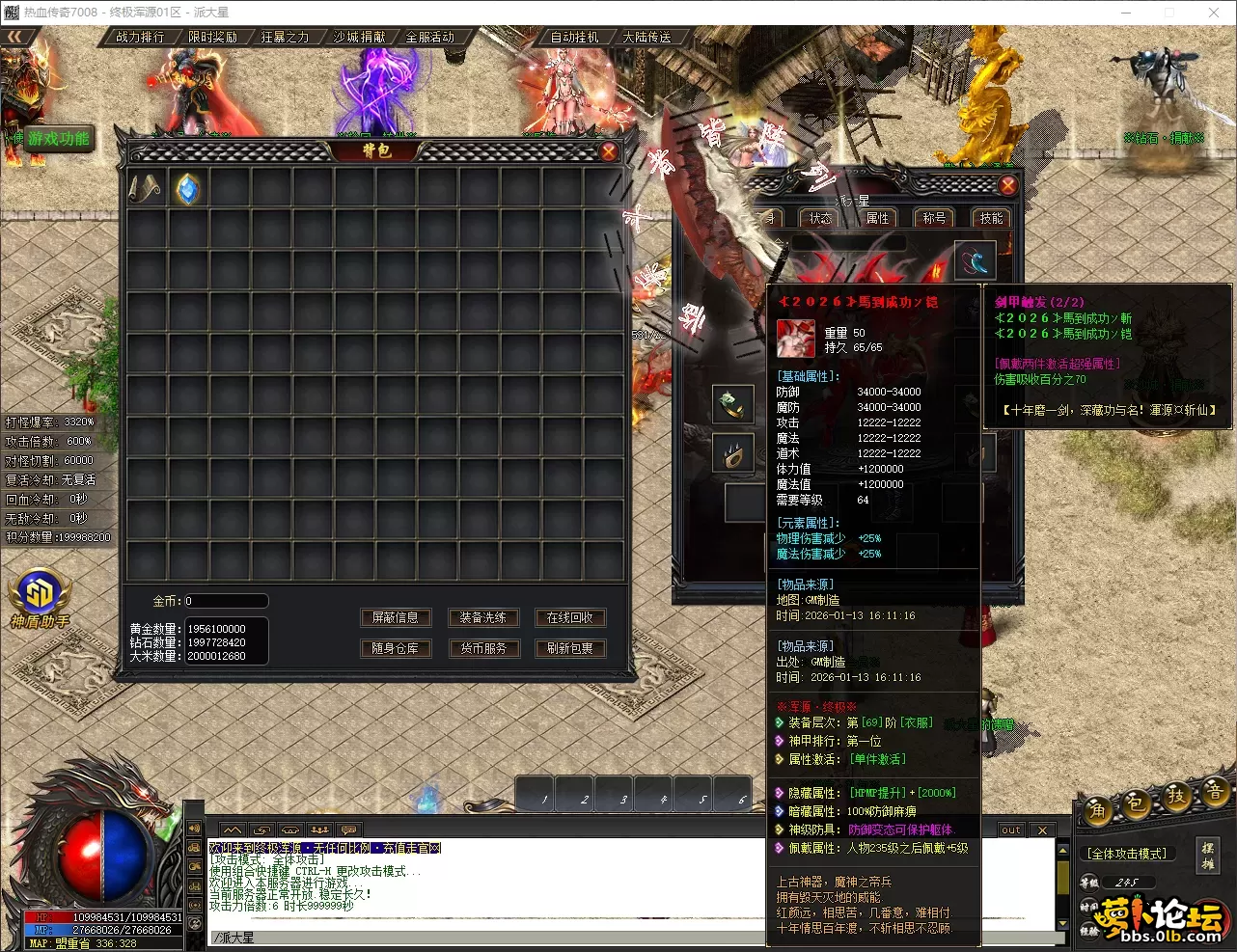Image resolution: width=1237 pixels, height=952 pixels.
Task: Select the blue gem in the bag
Action: (x=188, y=189)
